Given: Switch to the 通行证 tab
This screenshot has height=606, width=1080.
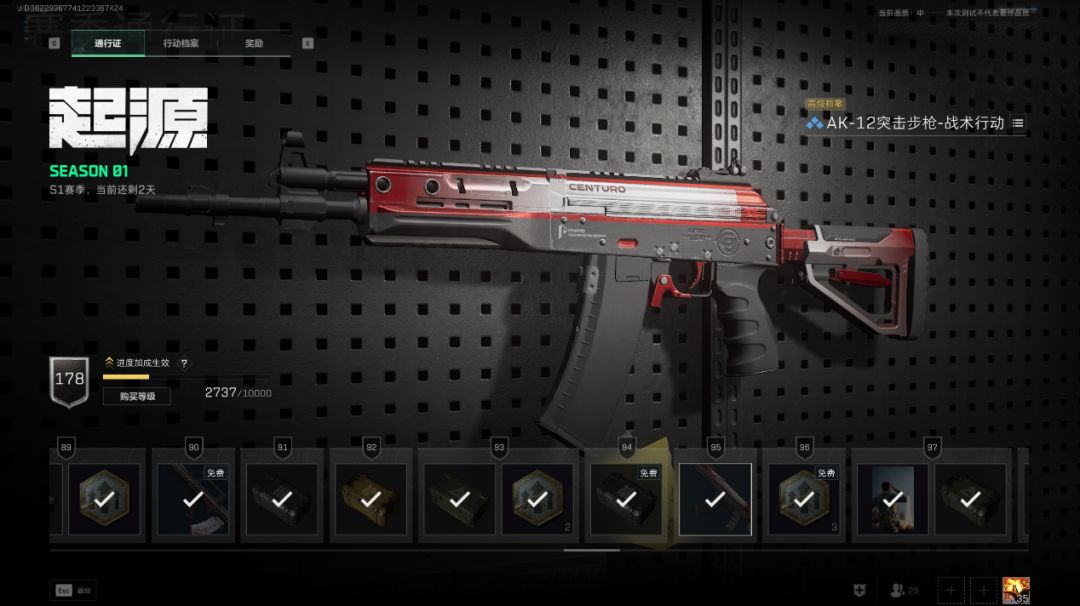Looking at the screenshot, I should (107, 43).
